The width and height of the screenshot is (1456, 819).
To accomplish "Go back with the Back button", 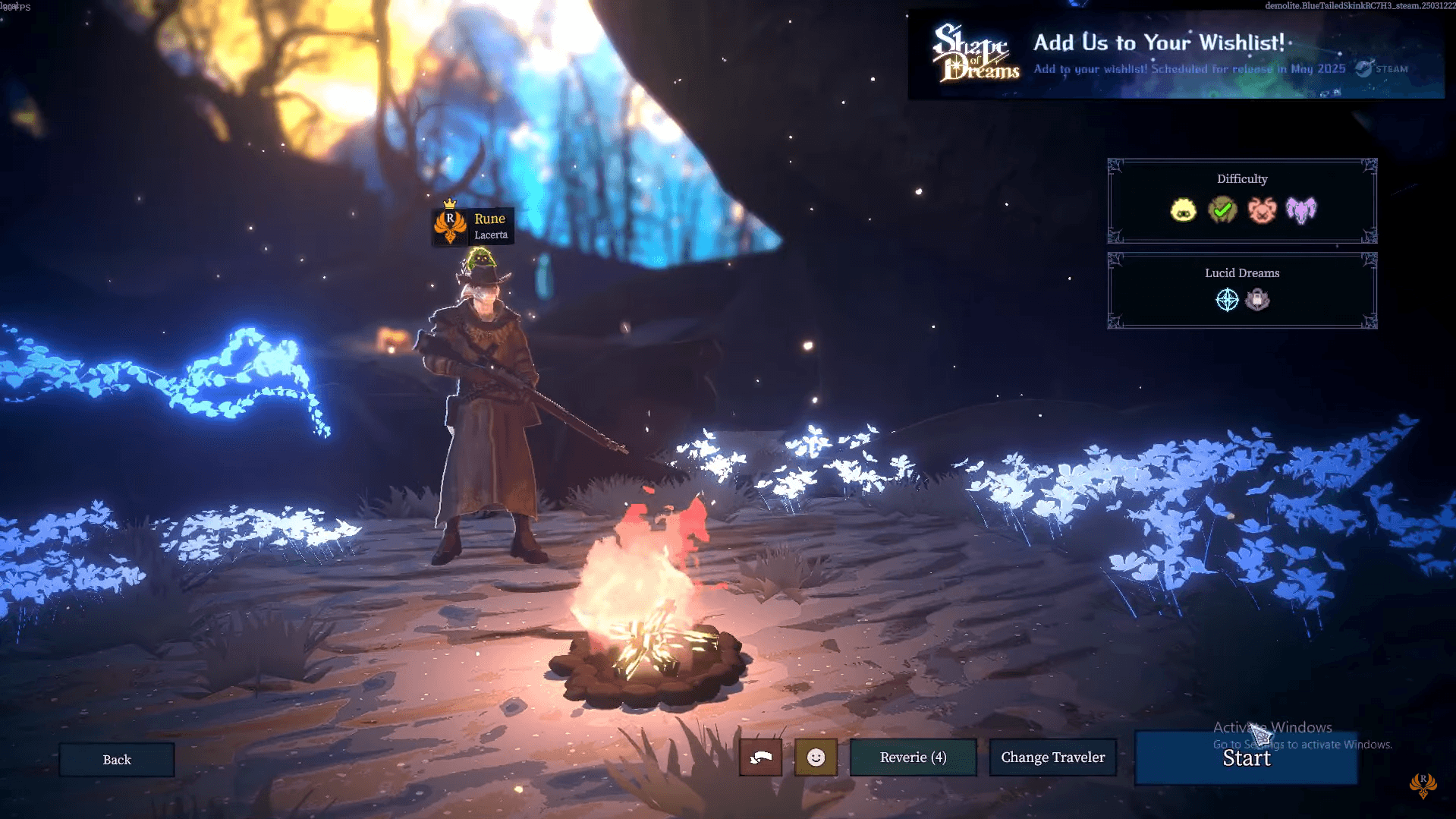I will (x=117, y=760).
